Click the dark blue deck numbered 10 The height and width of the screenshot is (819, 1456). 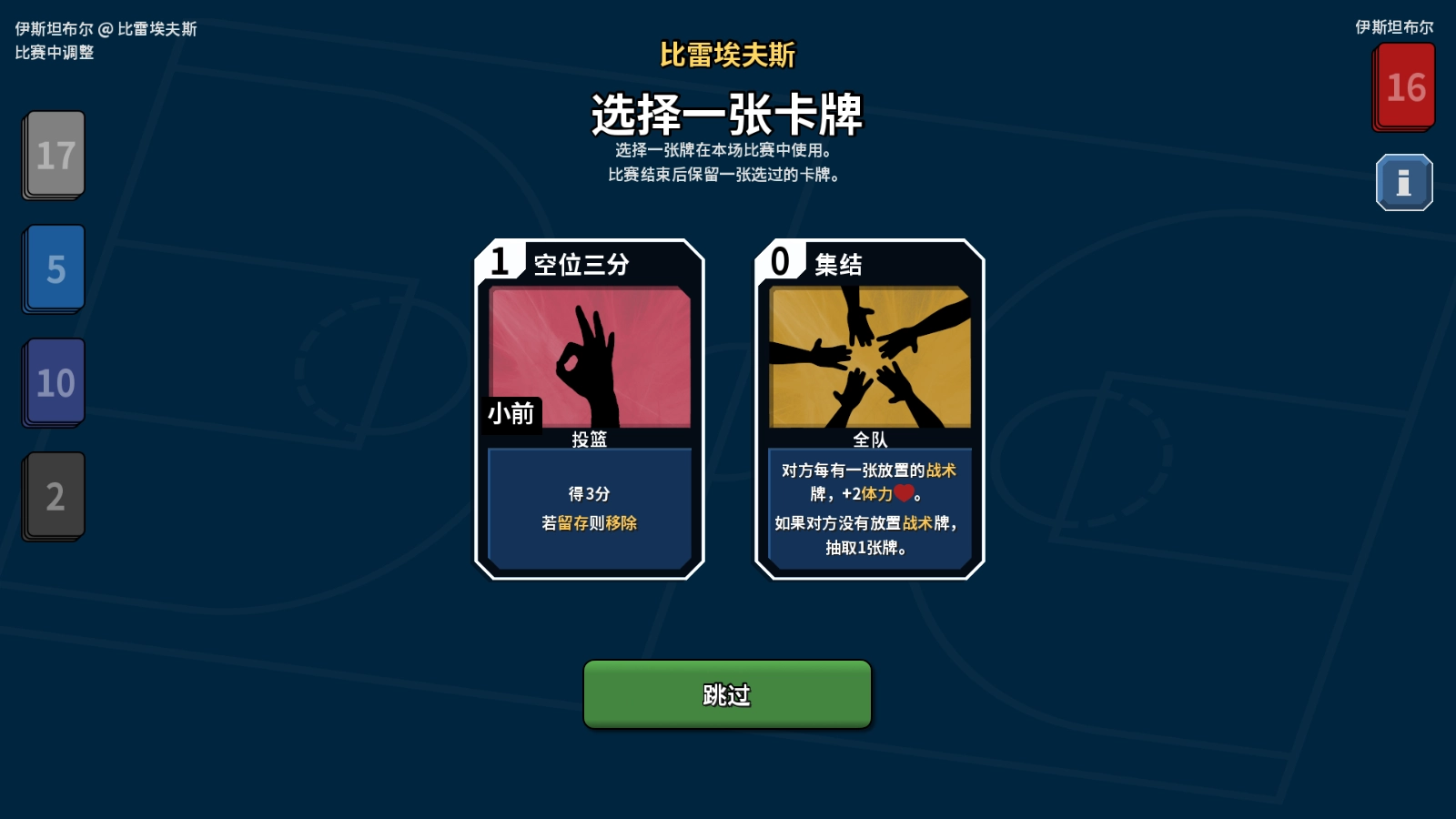tap(53, 382)
